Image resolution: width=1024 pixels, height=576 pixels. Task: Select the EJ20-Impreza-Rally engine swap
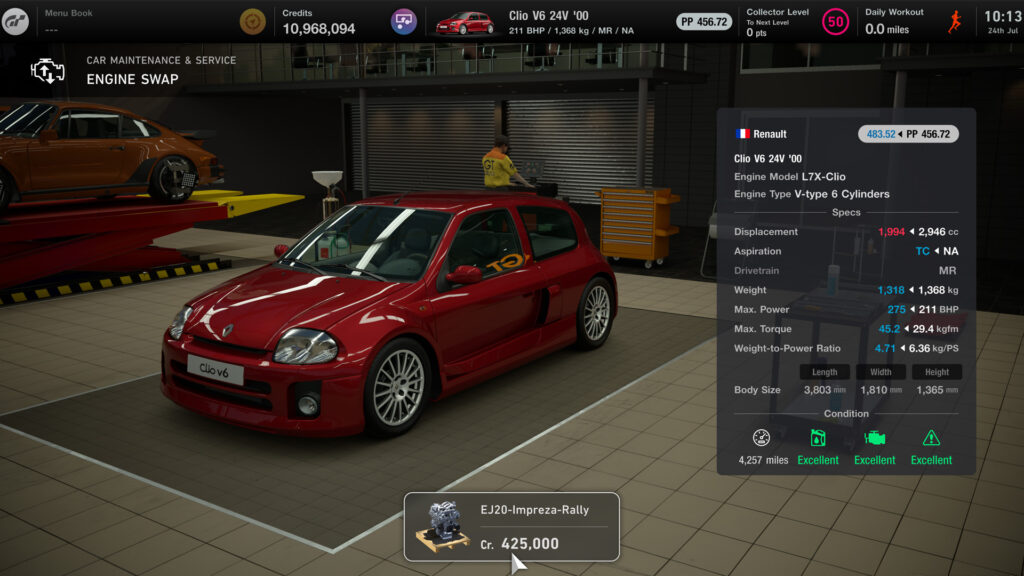tap(511, 526)
